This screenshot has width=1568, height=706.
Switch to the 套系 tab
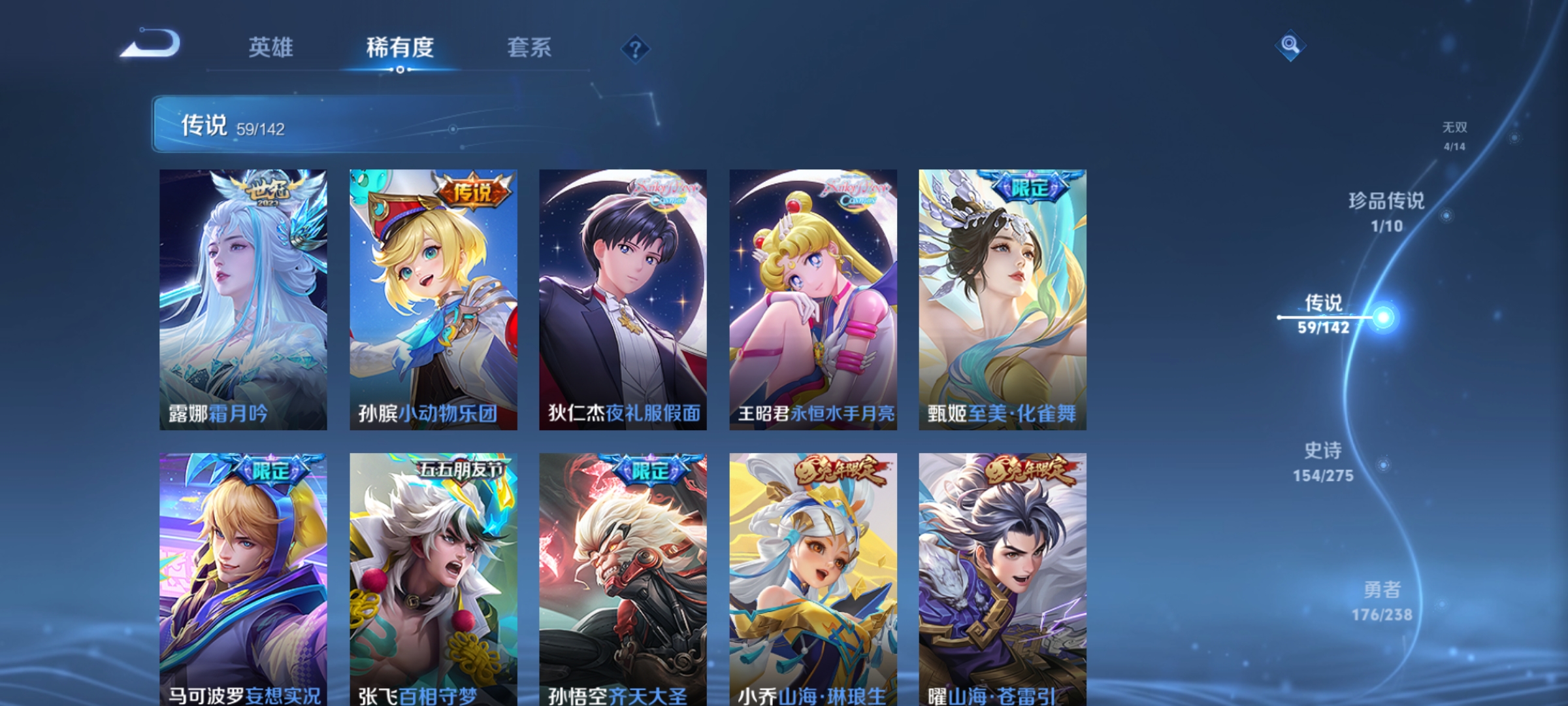point(531,48)
